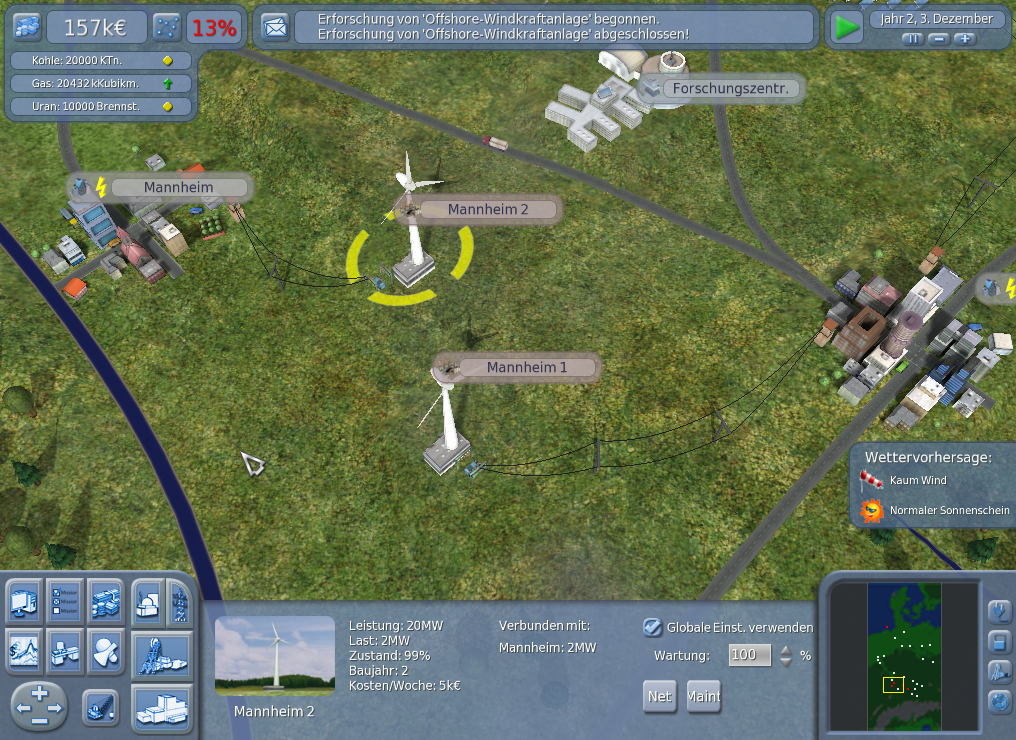Click the minimap of Germany
Viewport: 1016px width, 740px height.
point(904,656)
